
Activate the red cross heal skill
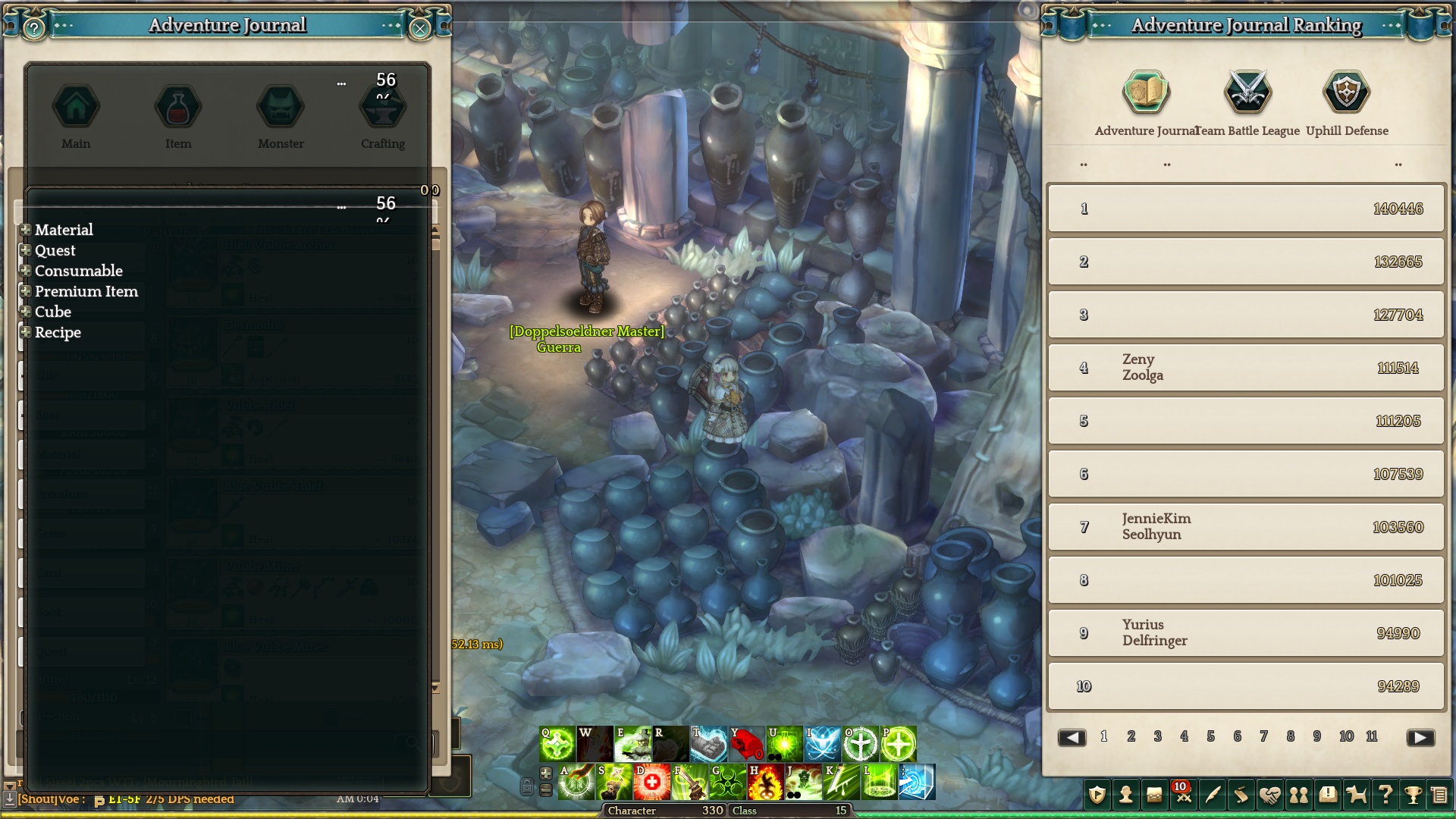[x=651, y=783]
